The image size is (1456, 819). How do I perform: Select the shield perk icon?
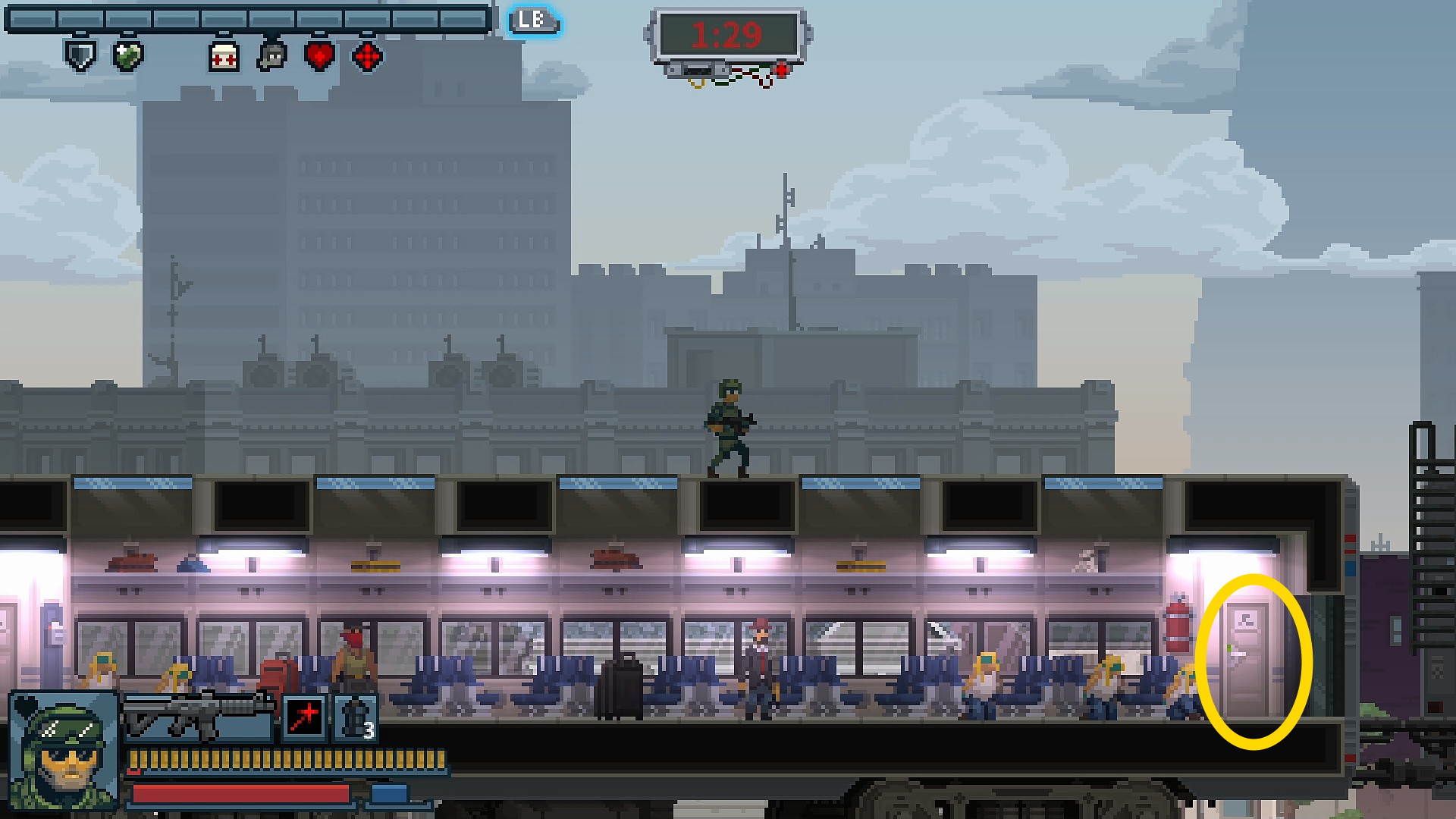80,55
